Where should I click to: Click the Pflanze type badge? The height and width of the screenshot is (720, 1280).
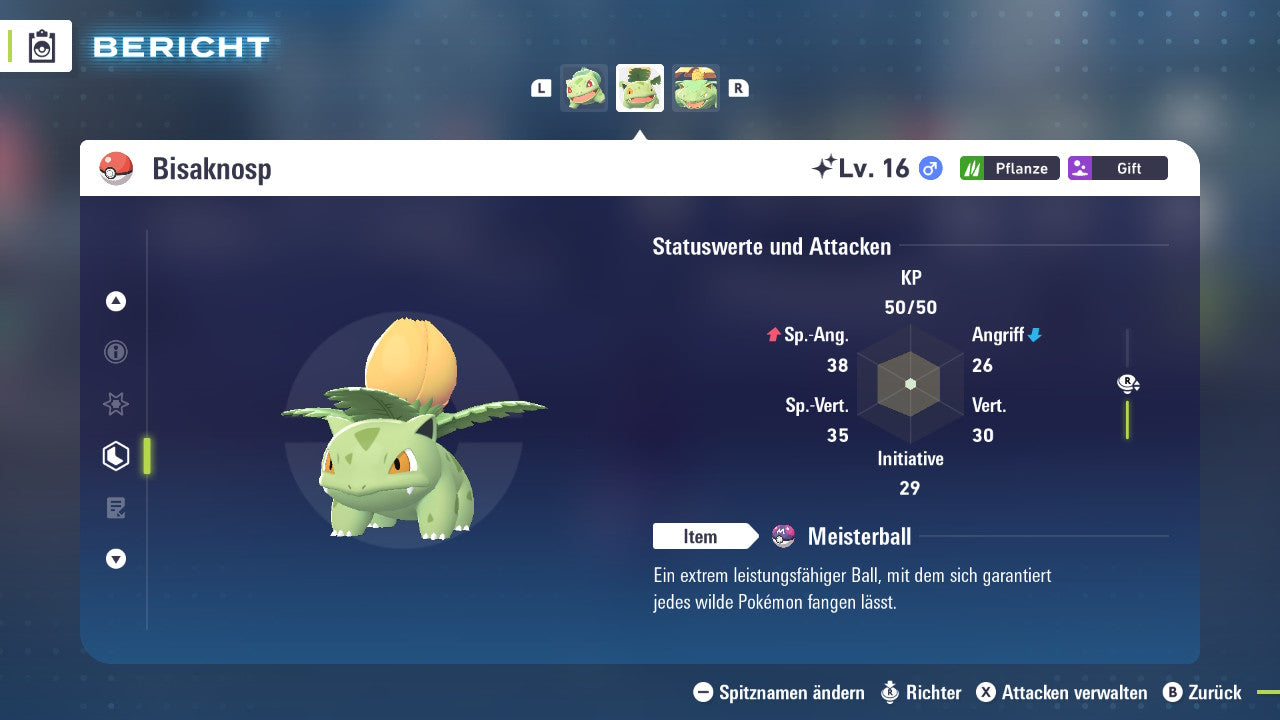[1009, 168]
